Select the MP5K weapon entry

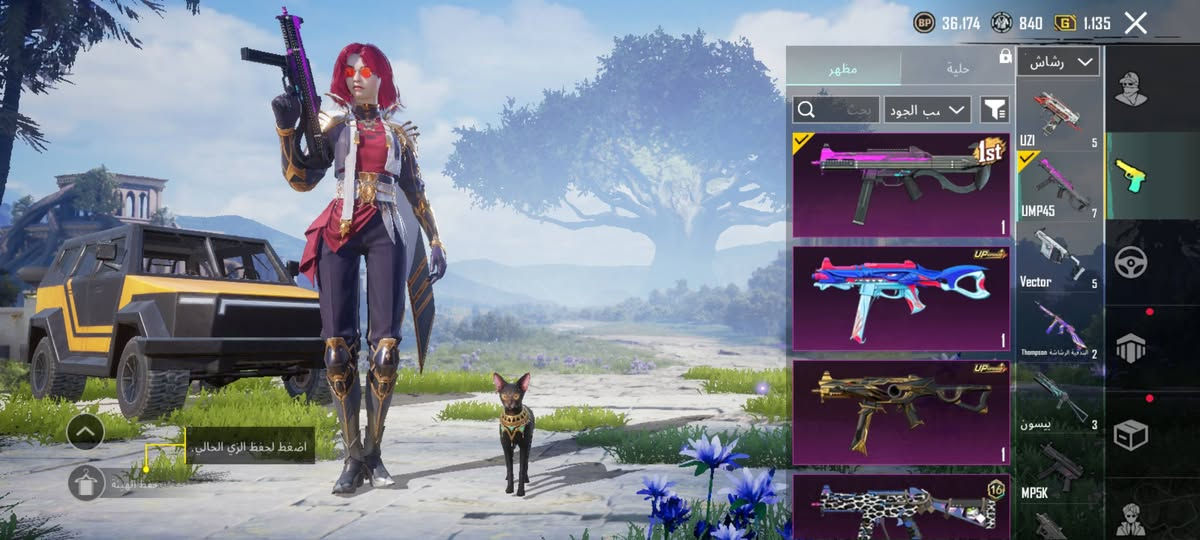1059,470
